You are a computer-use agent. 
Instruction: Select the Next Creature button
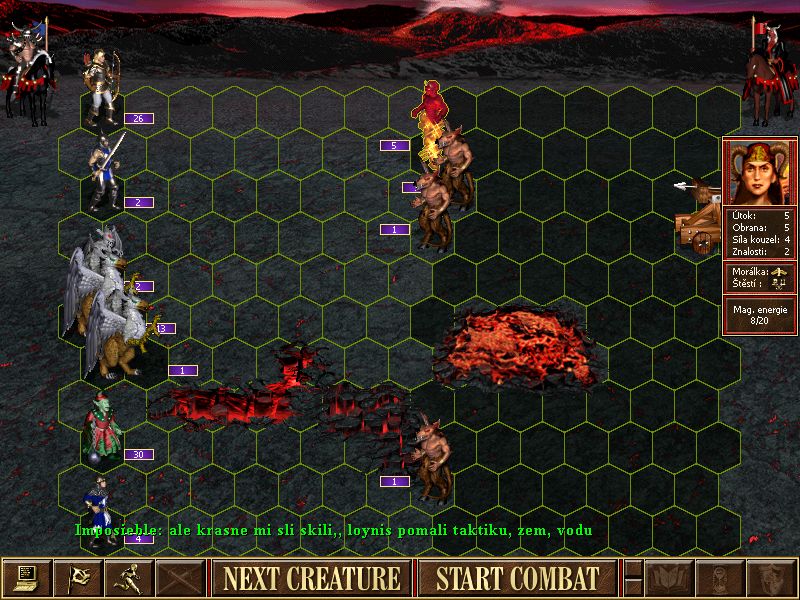[311, 578]
